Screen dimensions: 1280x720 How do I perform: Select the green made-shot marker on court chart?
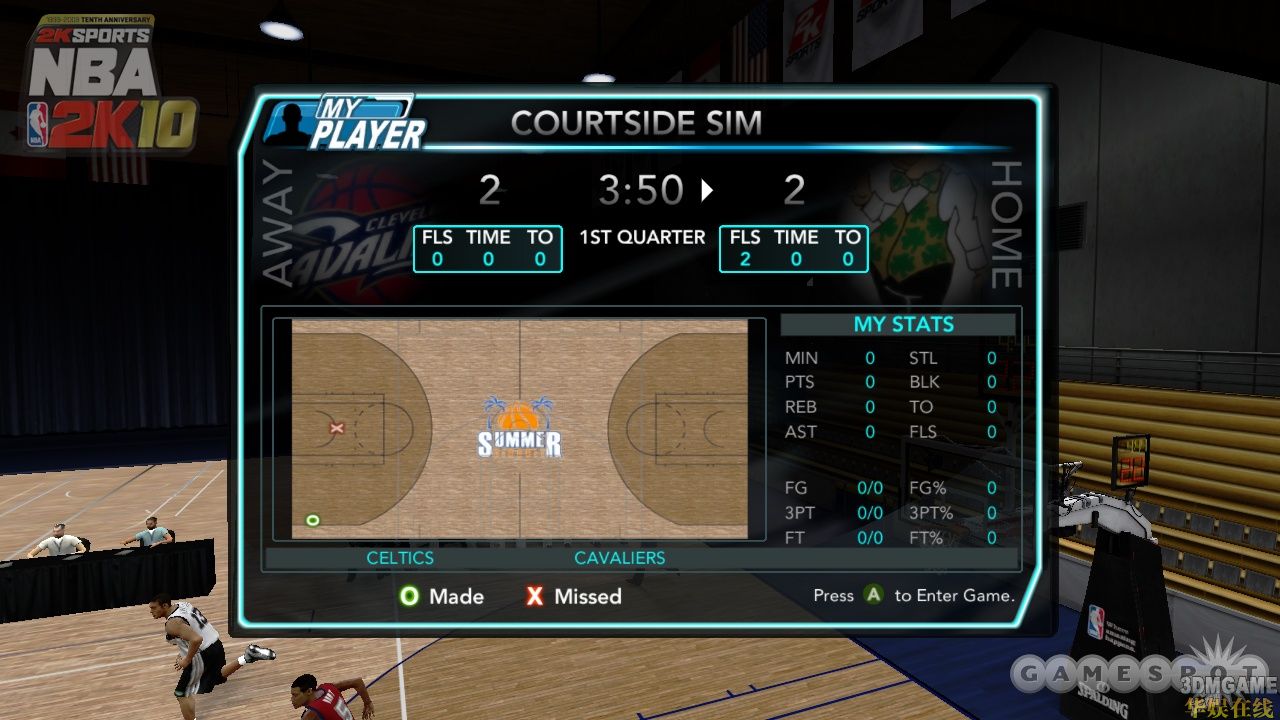pyautogui.click(x=313, y=520)
